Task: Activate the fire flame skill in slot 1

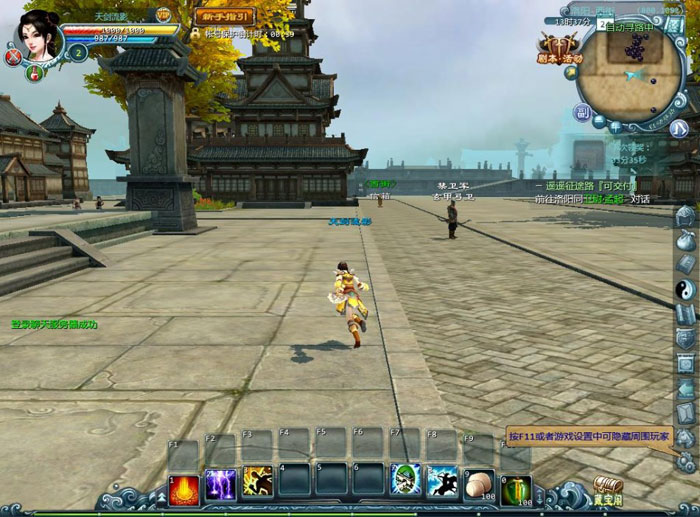Action: pyautogui.click(x=183, y=485)
